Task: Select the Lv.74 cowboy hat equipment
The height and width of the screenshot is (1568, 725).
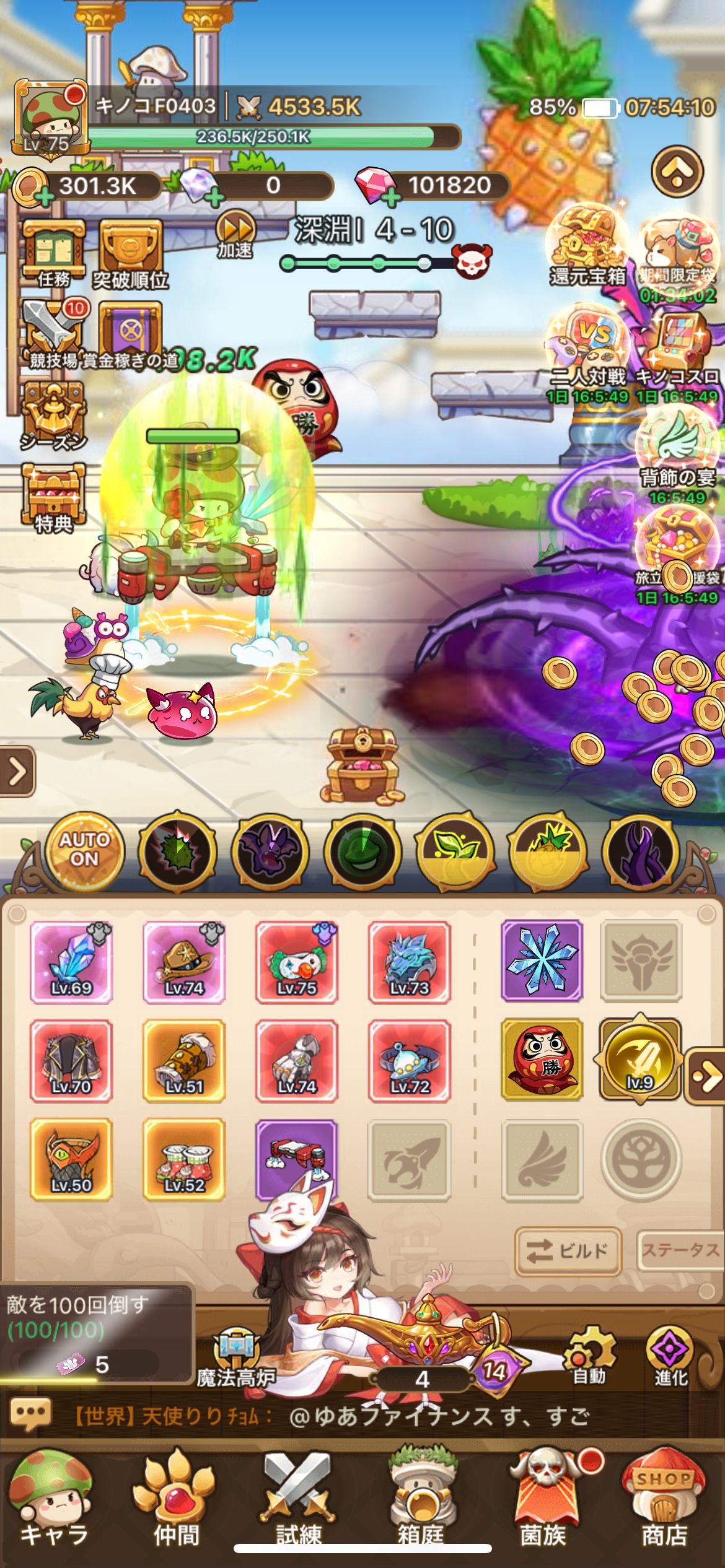Action: click(184, 962)
